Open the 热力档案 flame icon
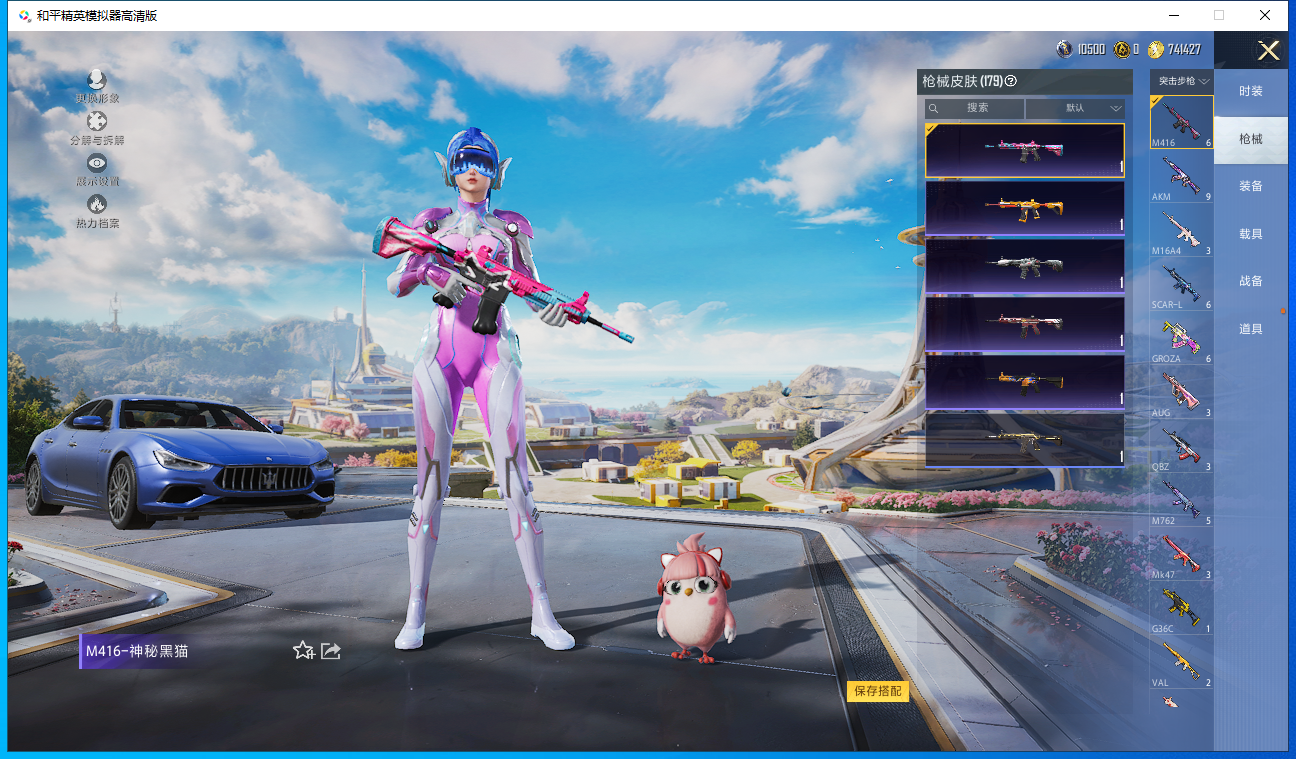 (97, 208)
